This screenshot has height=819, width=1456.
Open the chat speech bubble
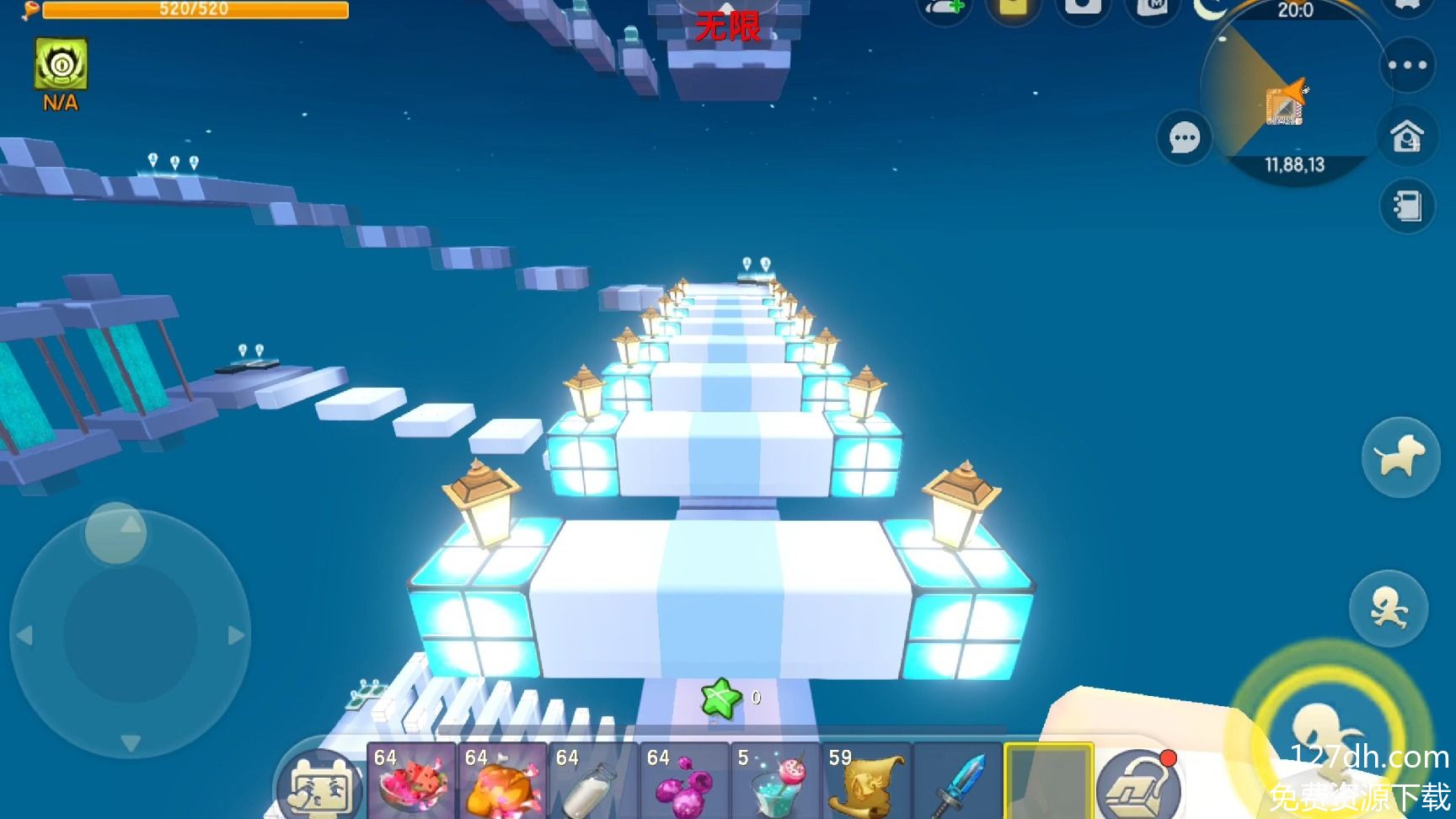tap(1184, 137)
